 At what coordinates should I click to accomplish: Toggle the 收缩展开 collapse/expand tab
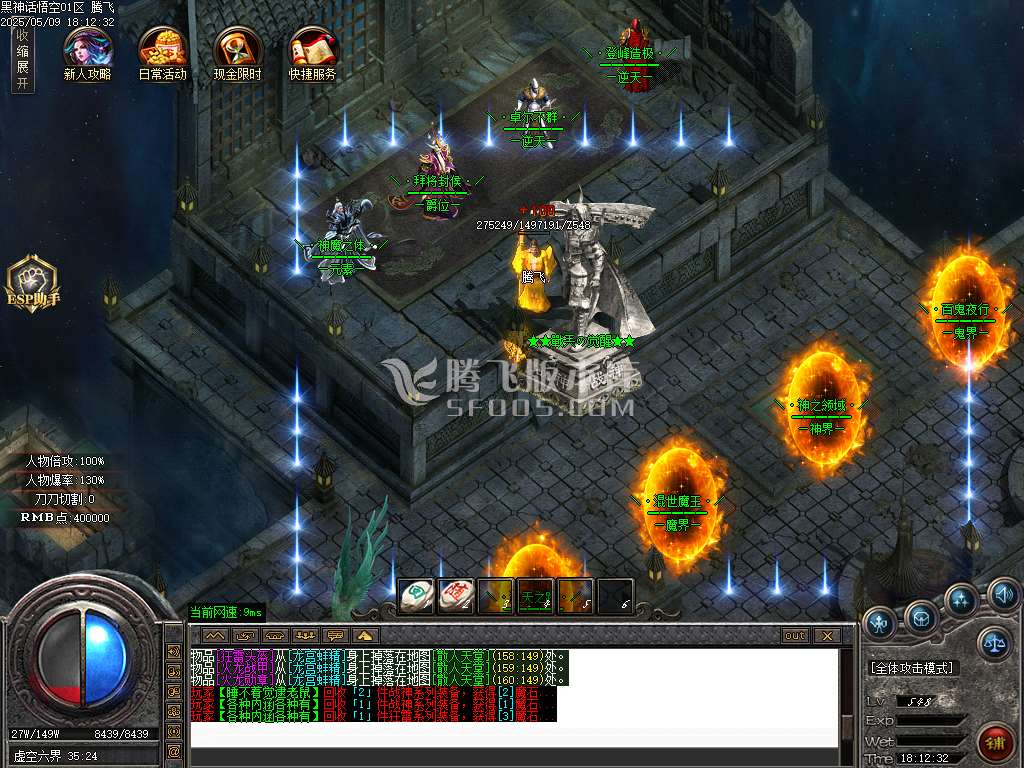[22, 59]
